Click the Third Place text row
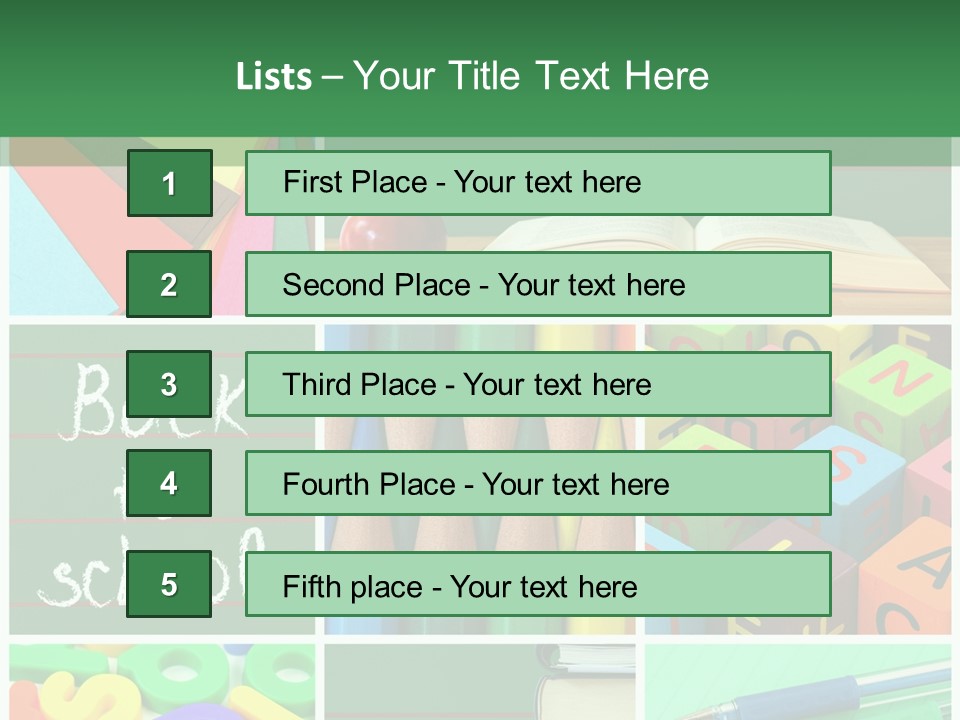The width and height of the screenshot is (960, 720). point(538,384)
